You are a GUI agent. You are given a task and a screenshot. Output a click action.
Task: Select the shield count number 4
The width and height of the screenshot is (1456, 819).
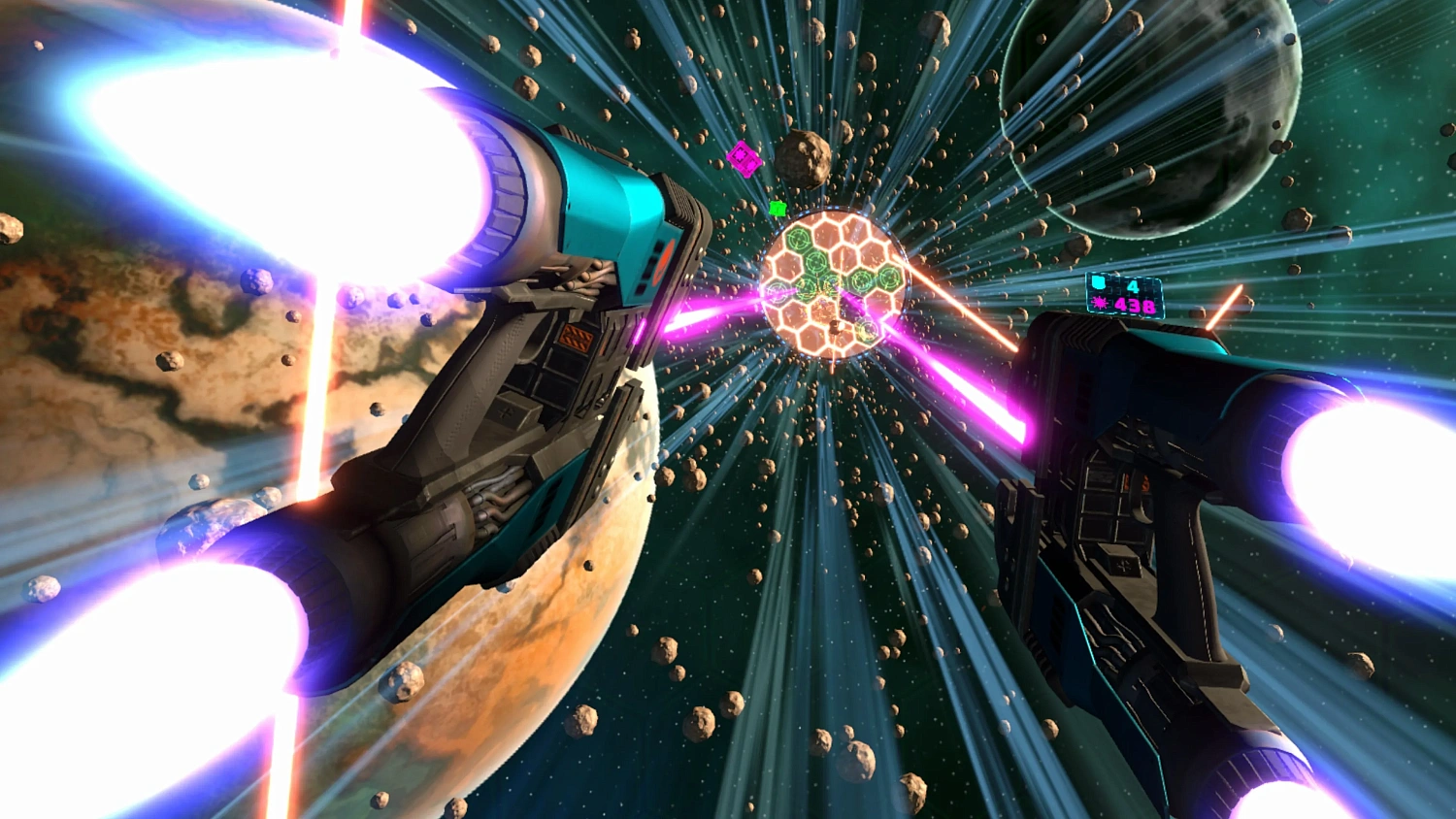point(1135,286)
